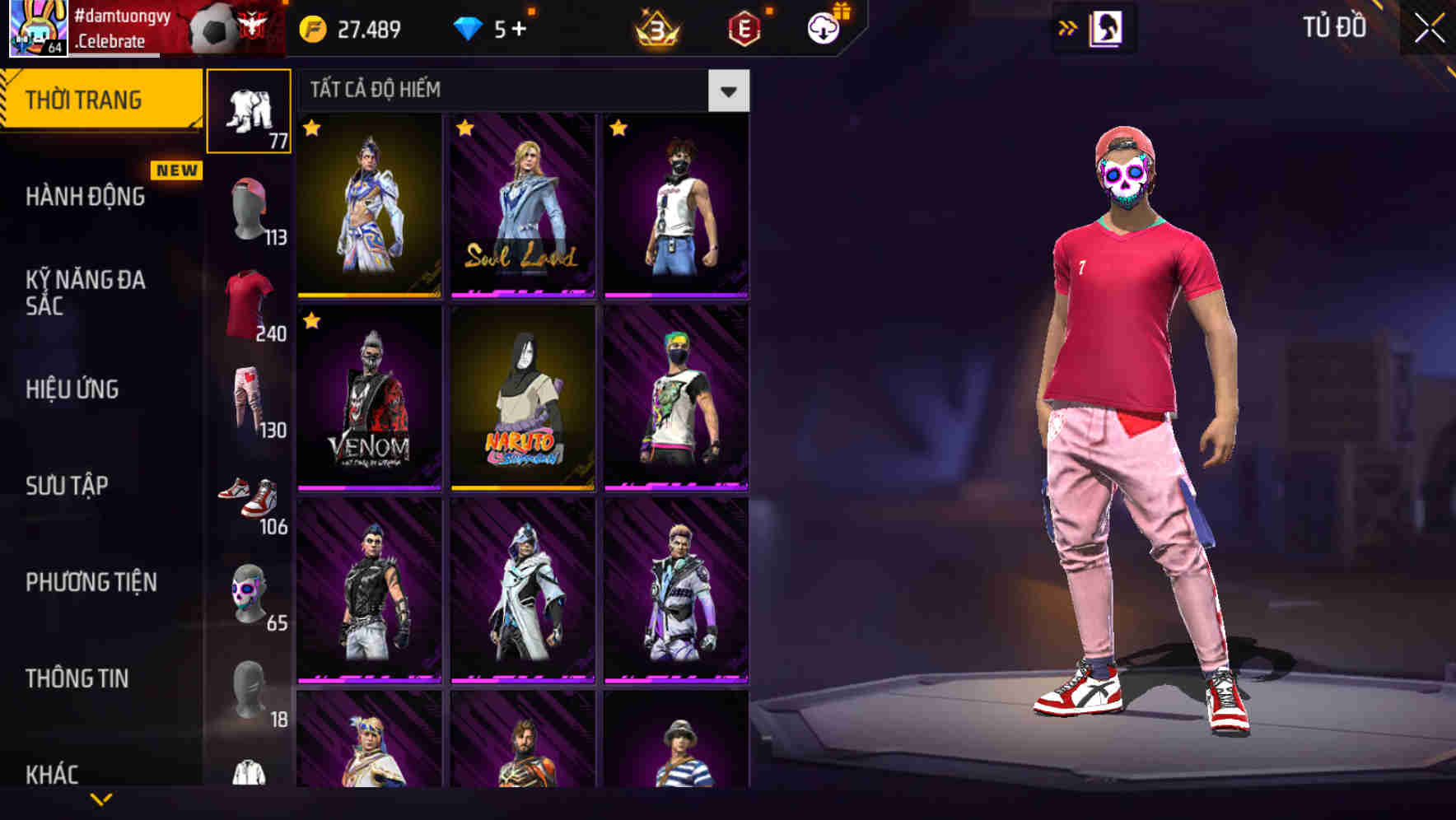1456x820 pixels.
Task: Open the SƯU TẬP menu item
Action: 66,486
